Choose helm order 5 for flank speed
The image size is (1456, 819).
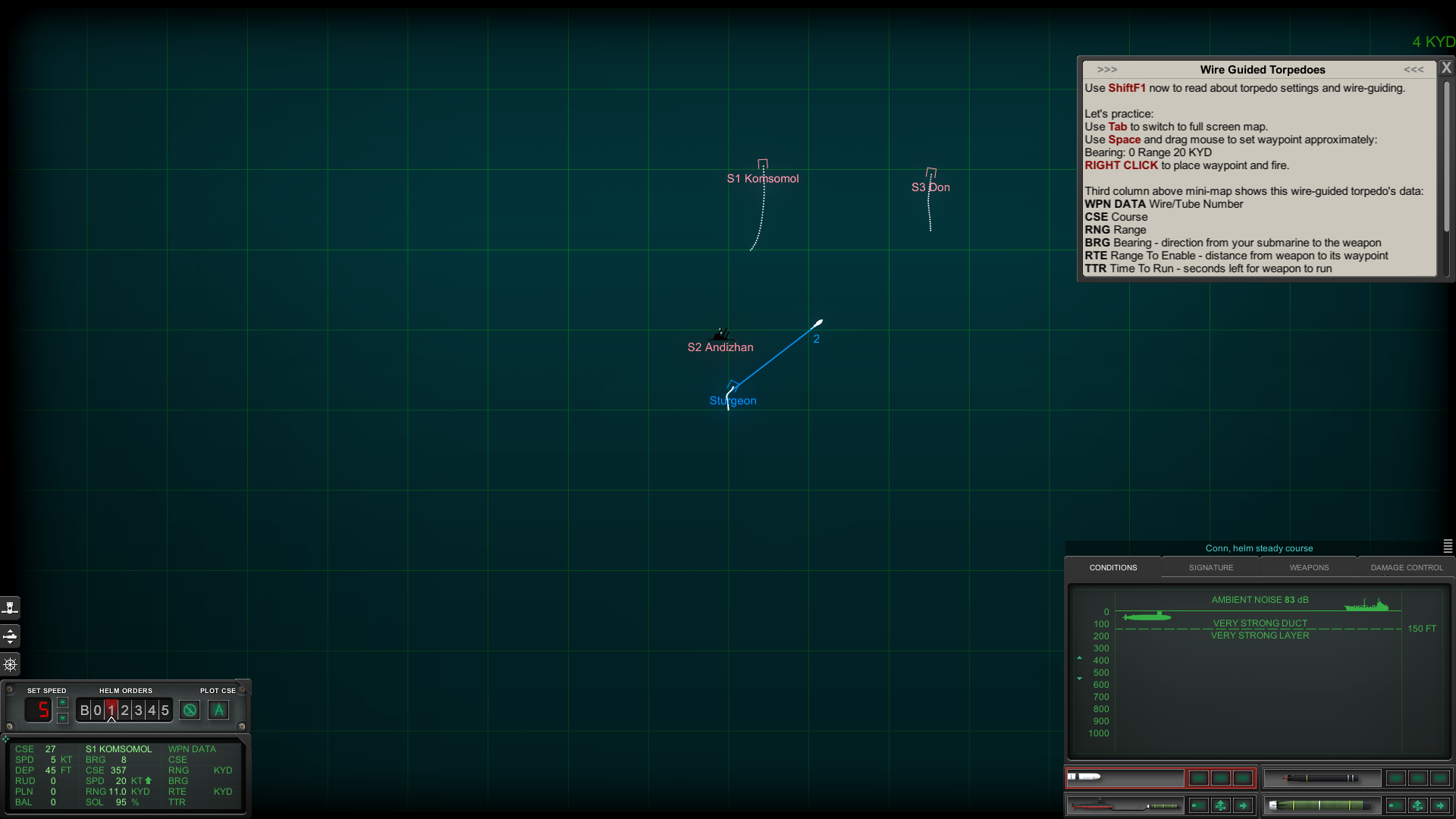pos(165,711)
